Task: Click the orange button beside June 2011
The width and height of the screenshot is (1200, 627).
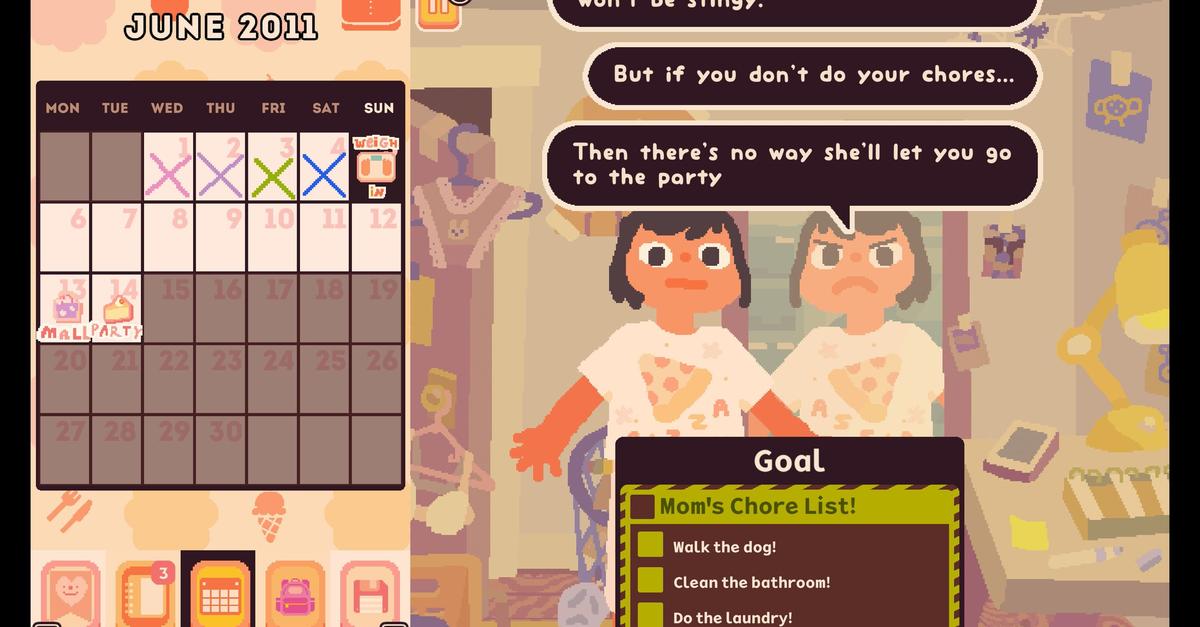Action: (x=371, y=12)
